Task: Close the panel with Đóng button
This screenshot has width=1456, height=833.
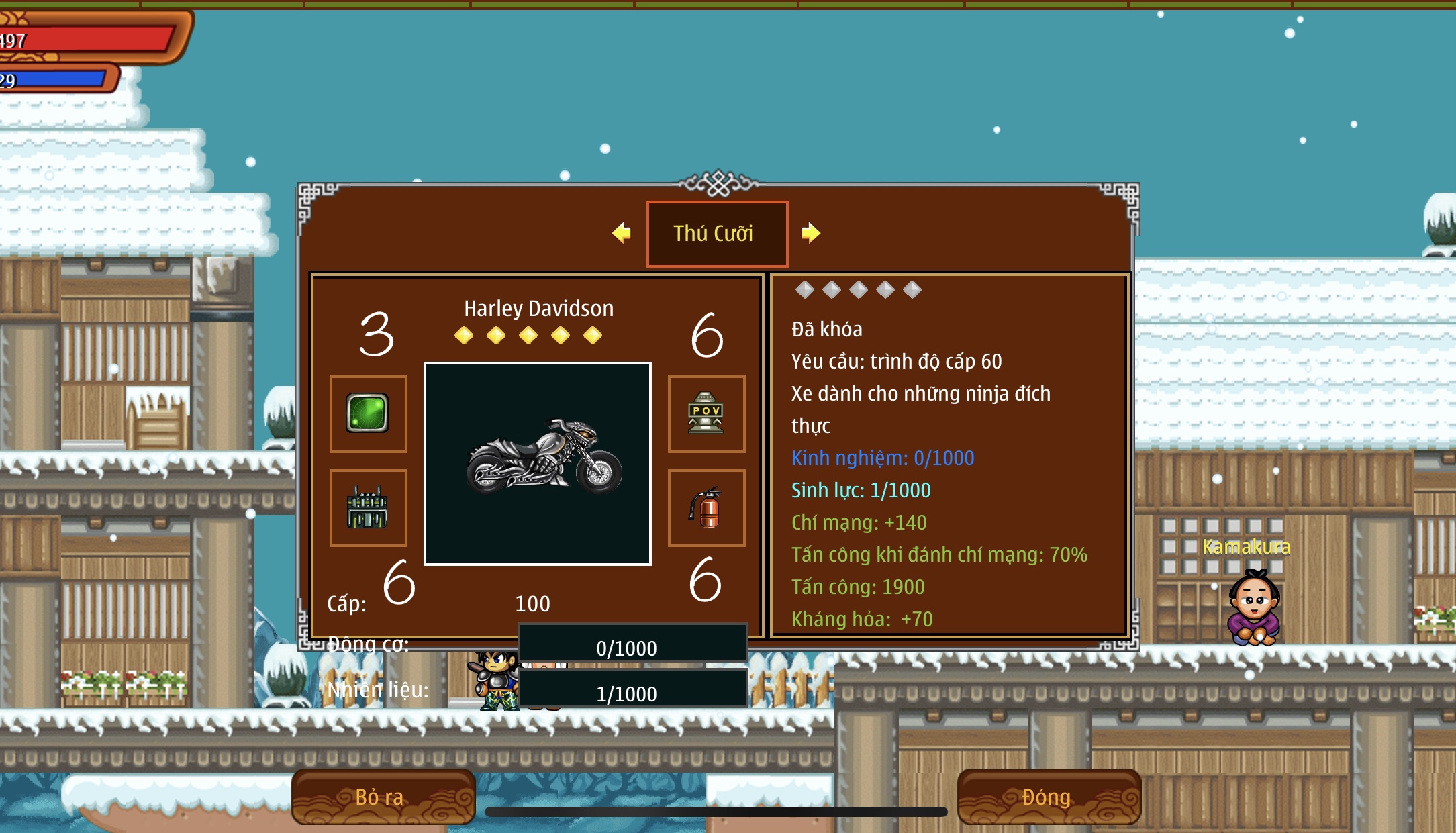Action: (x=1048, y=797)
